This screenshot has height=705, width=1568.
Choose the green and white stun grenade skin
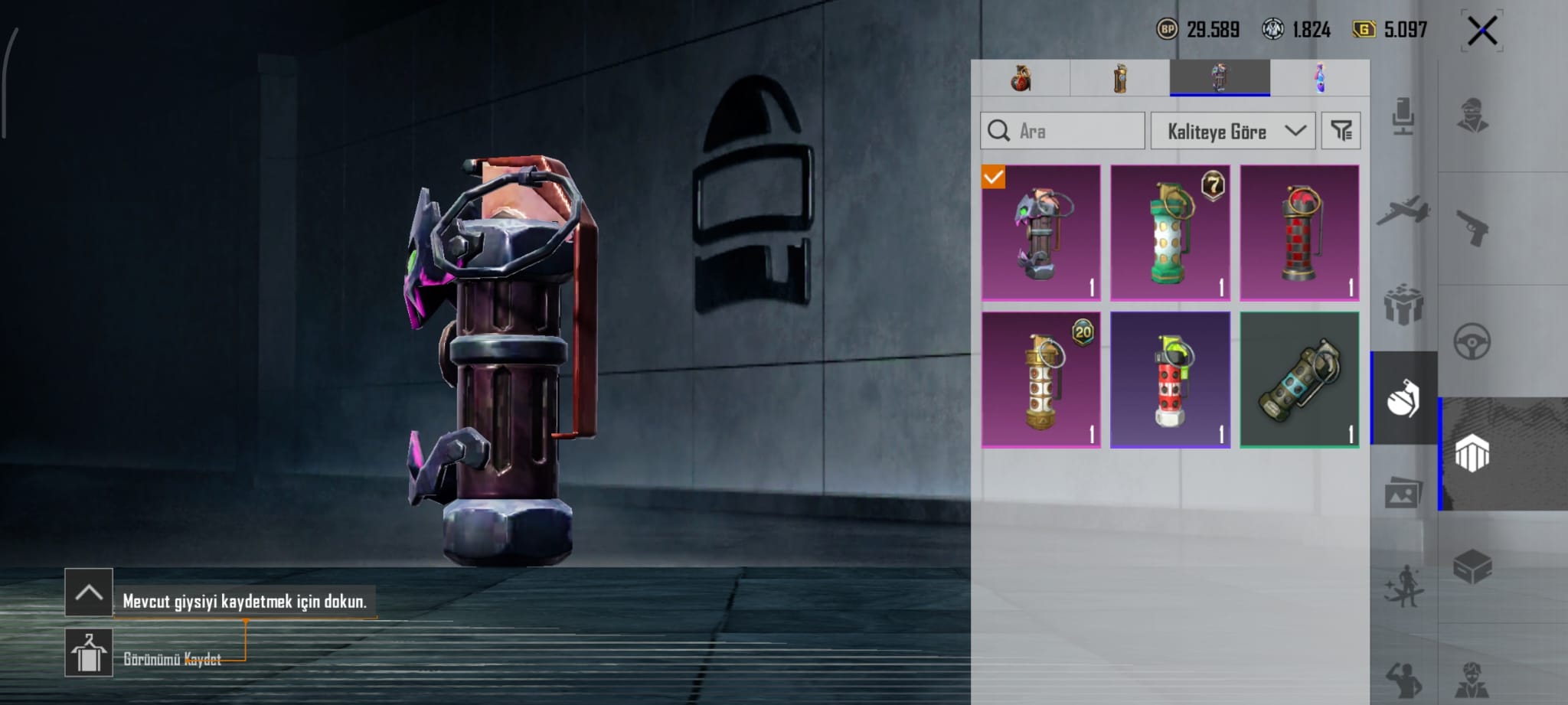(1170, 233)
